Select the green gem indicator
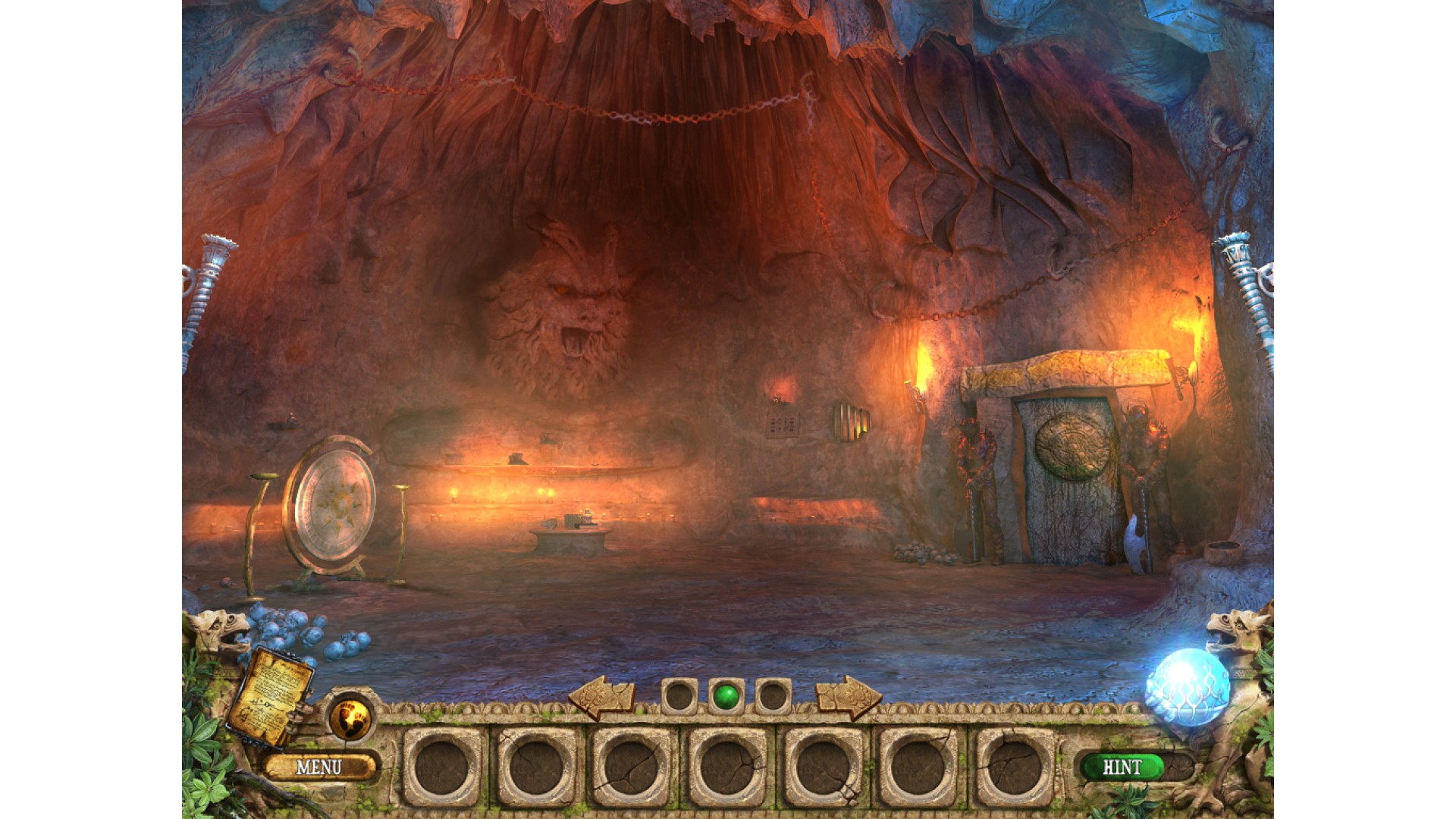The height and width of the screenshot is (819, 1456). (726, 695)
